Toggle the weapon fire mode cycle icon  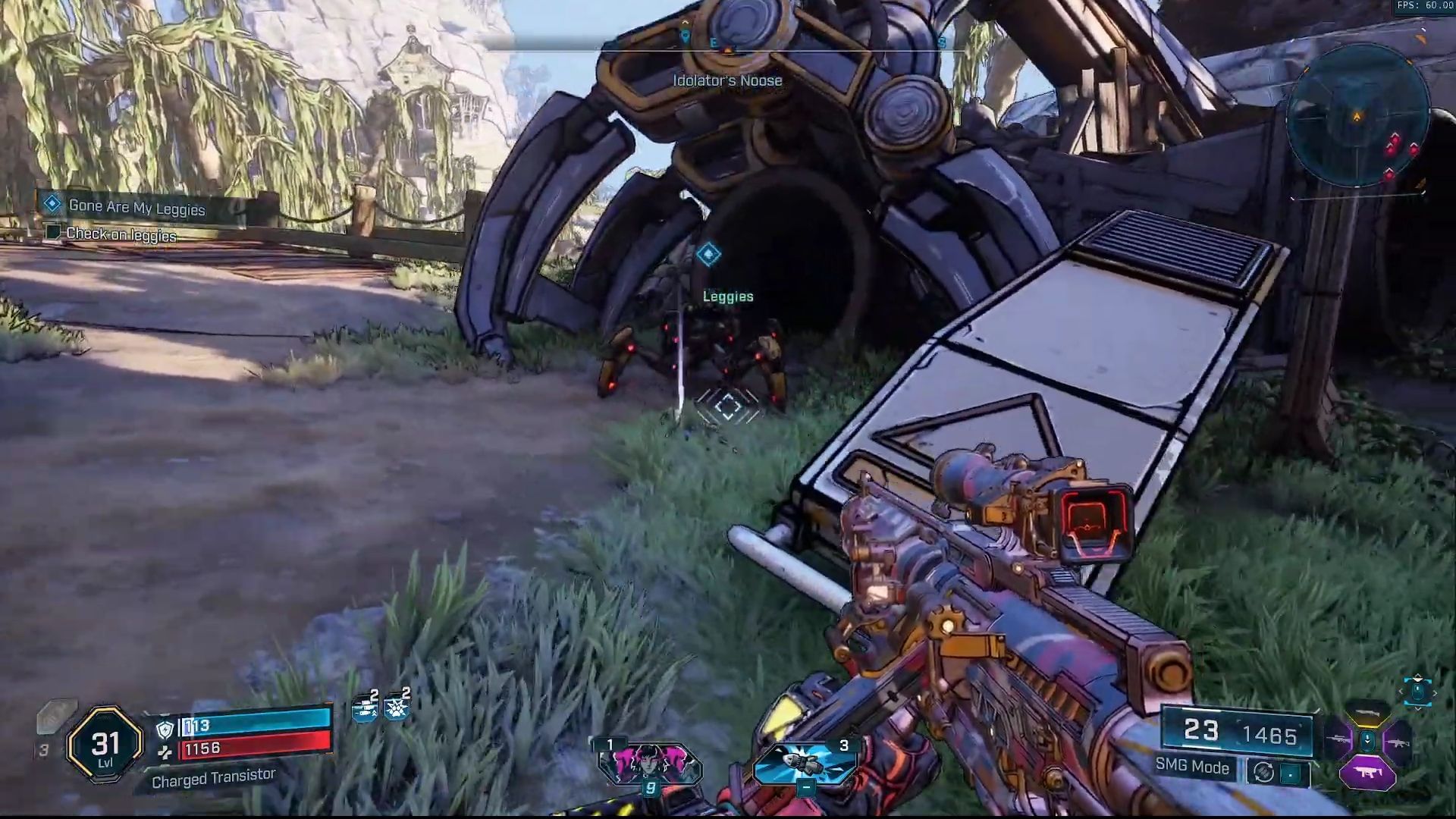(x=1263, y=772)
